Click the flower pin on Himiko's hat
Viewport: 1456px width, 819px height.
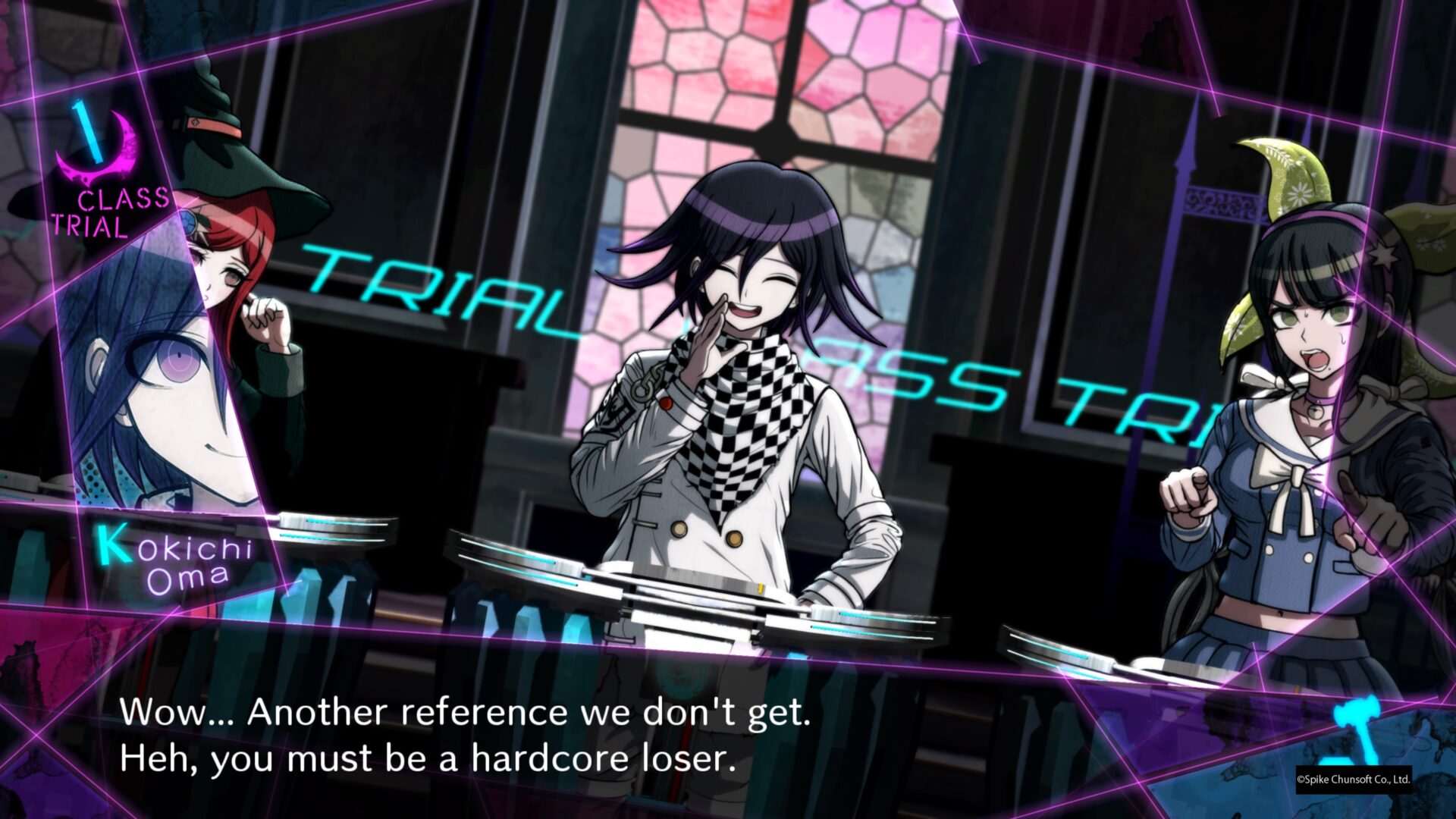pyautogui.click(x=187, y=220)
